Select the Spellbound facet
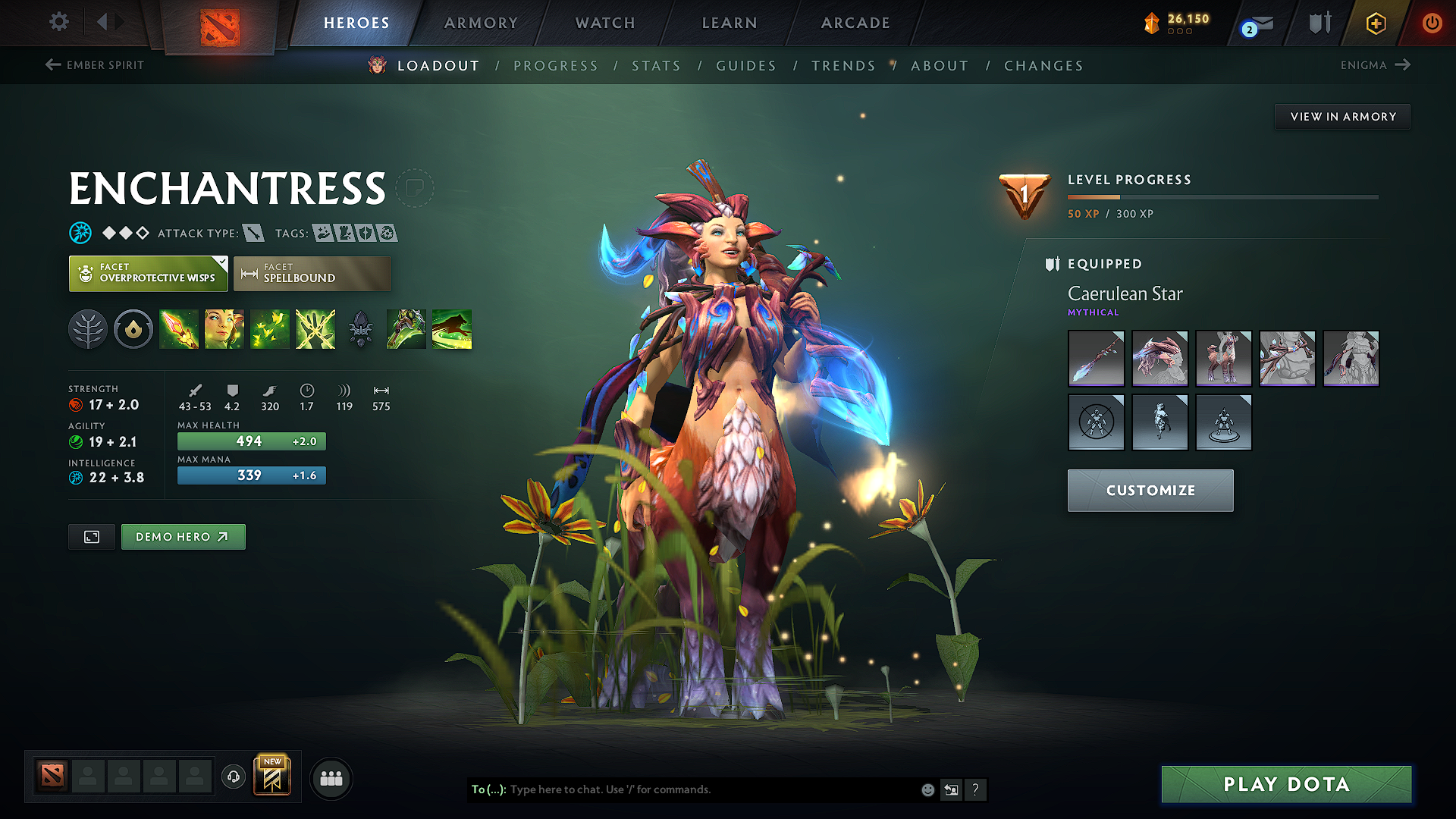The width and height of the screenshot is (1456, 819). 312,273
